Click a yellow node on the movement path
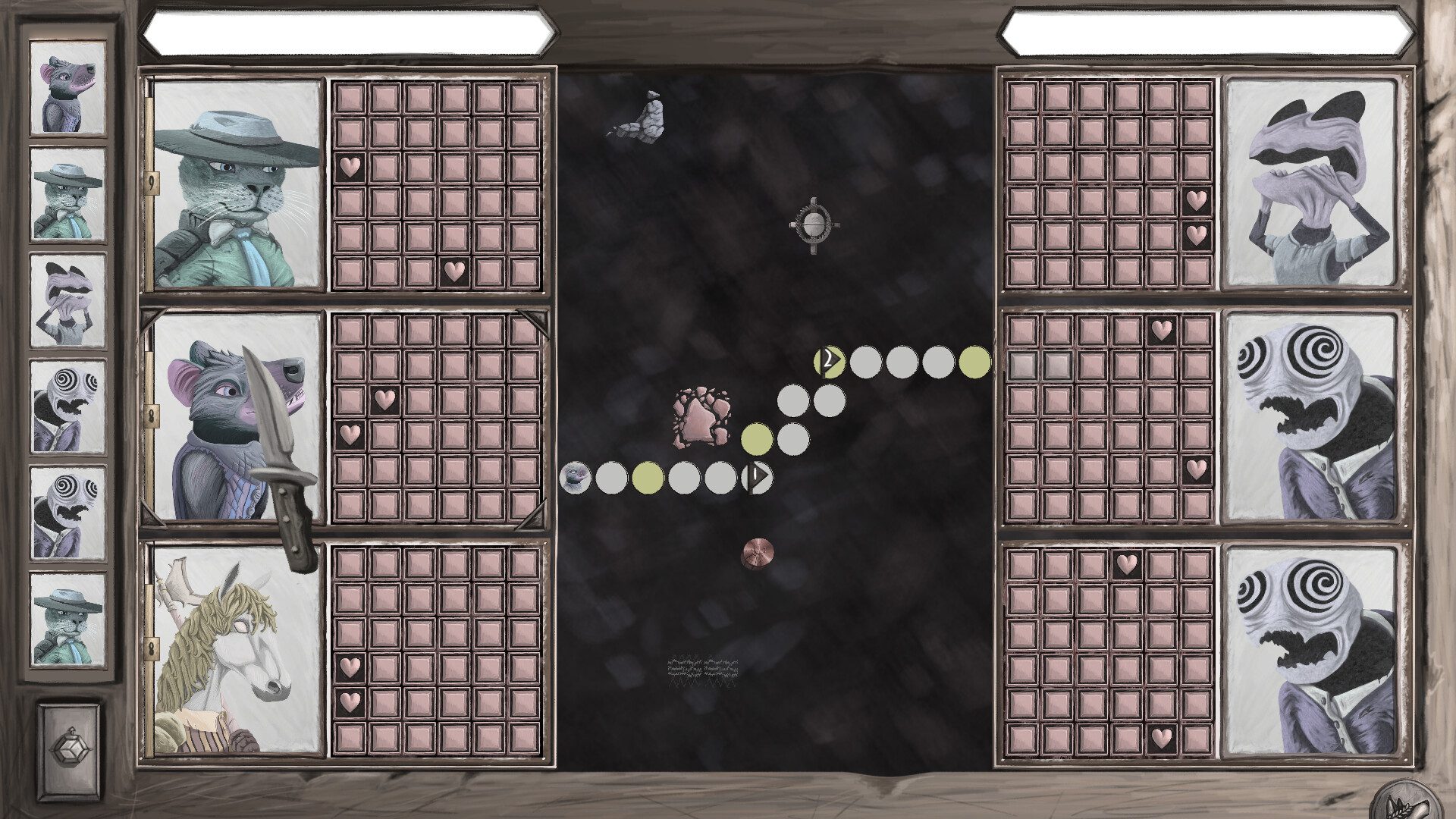This screenshot has width=1456, height=819. click(x=648, y=477)
